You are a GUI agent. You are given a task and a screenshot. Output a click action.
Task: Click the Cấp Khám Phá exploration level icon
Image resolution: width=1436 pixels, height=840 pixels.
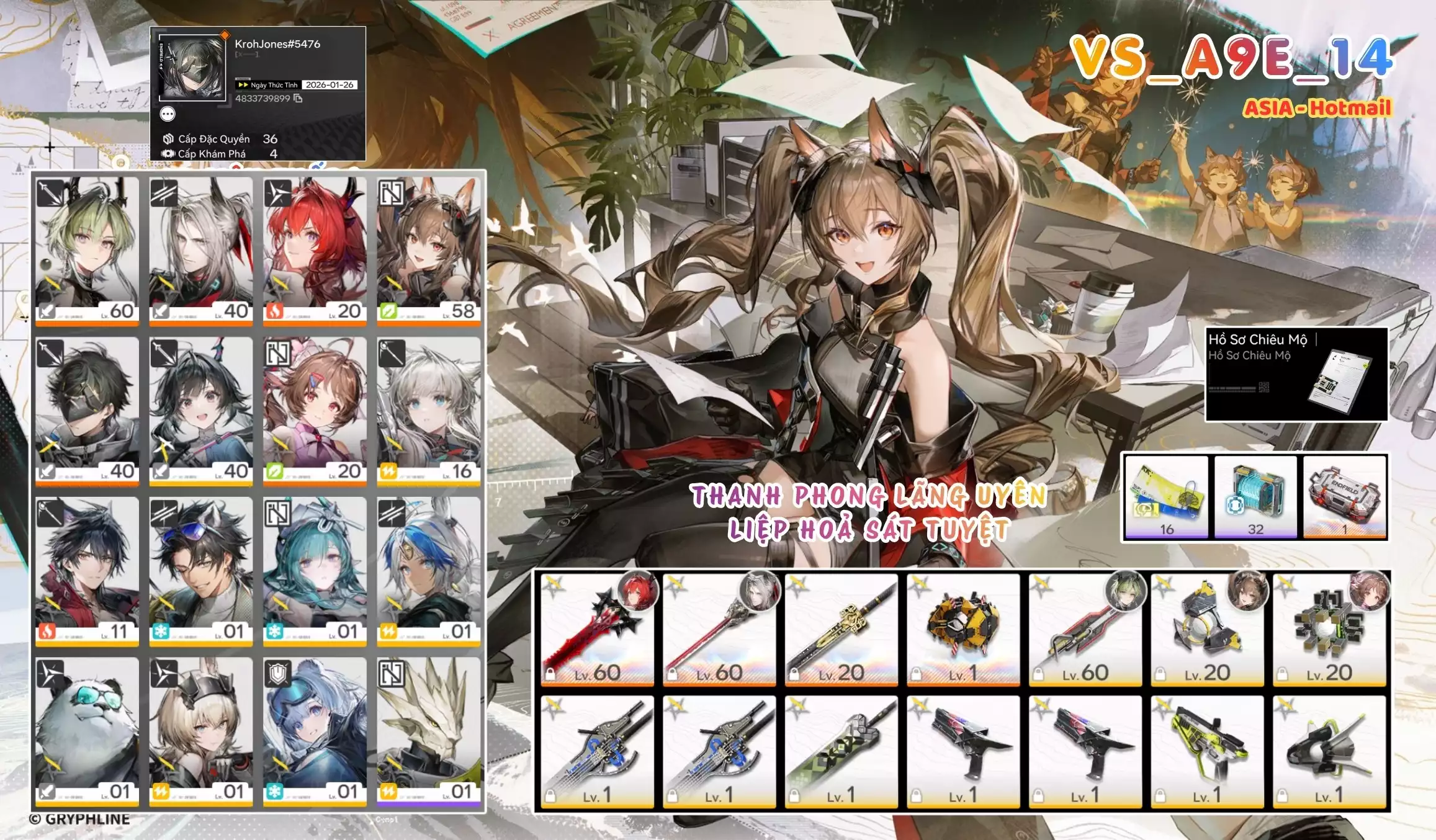click(x=168, y=154)
